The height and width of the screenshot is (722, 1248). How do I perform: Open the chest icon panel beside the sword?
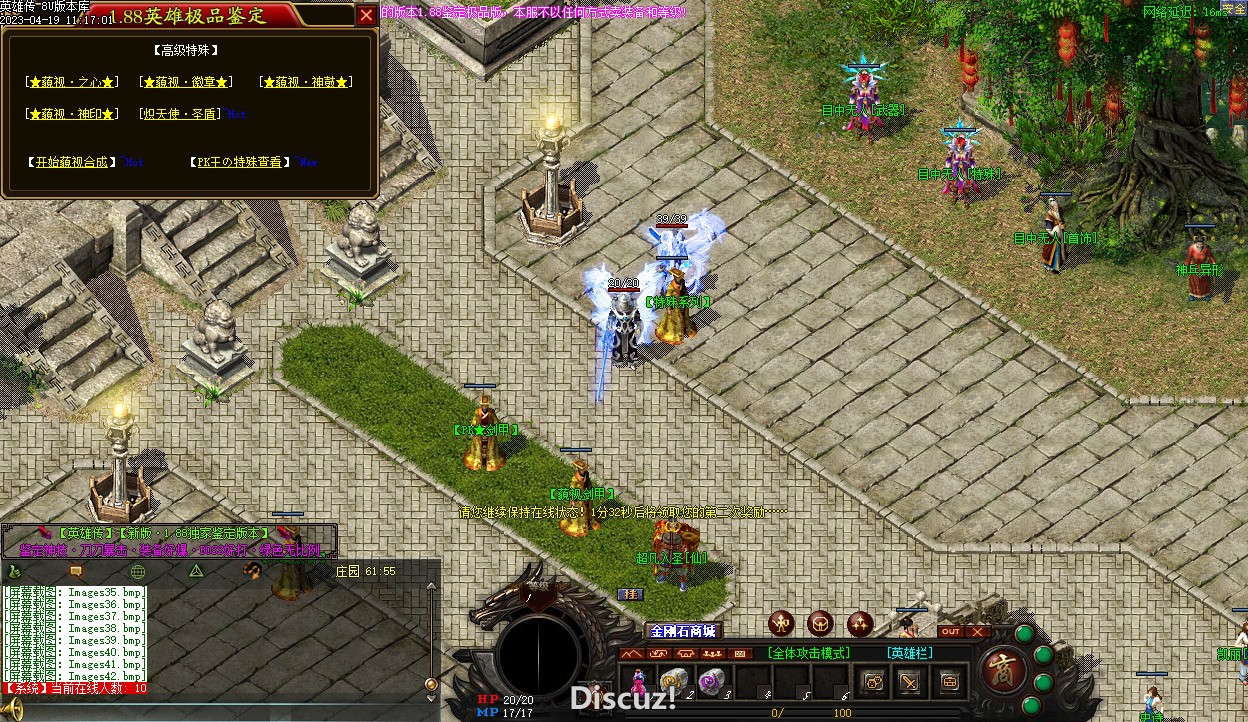coord(948,682)
